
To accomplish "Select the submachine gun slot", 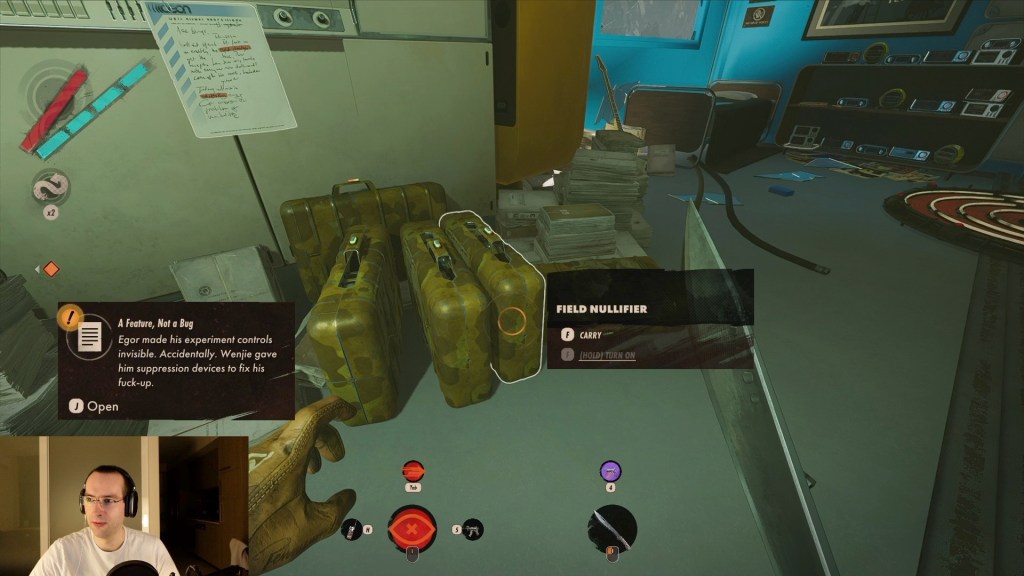I will [473, 529].
